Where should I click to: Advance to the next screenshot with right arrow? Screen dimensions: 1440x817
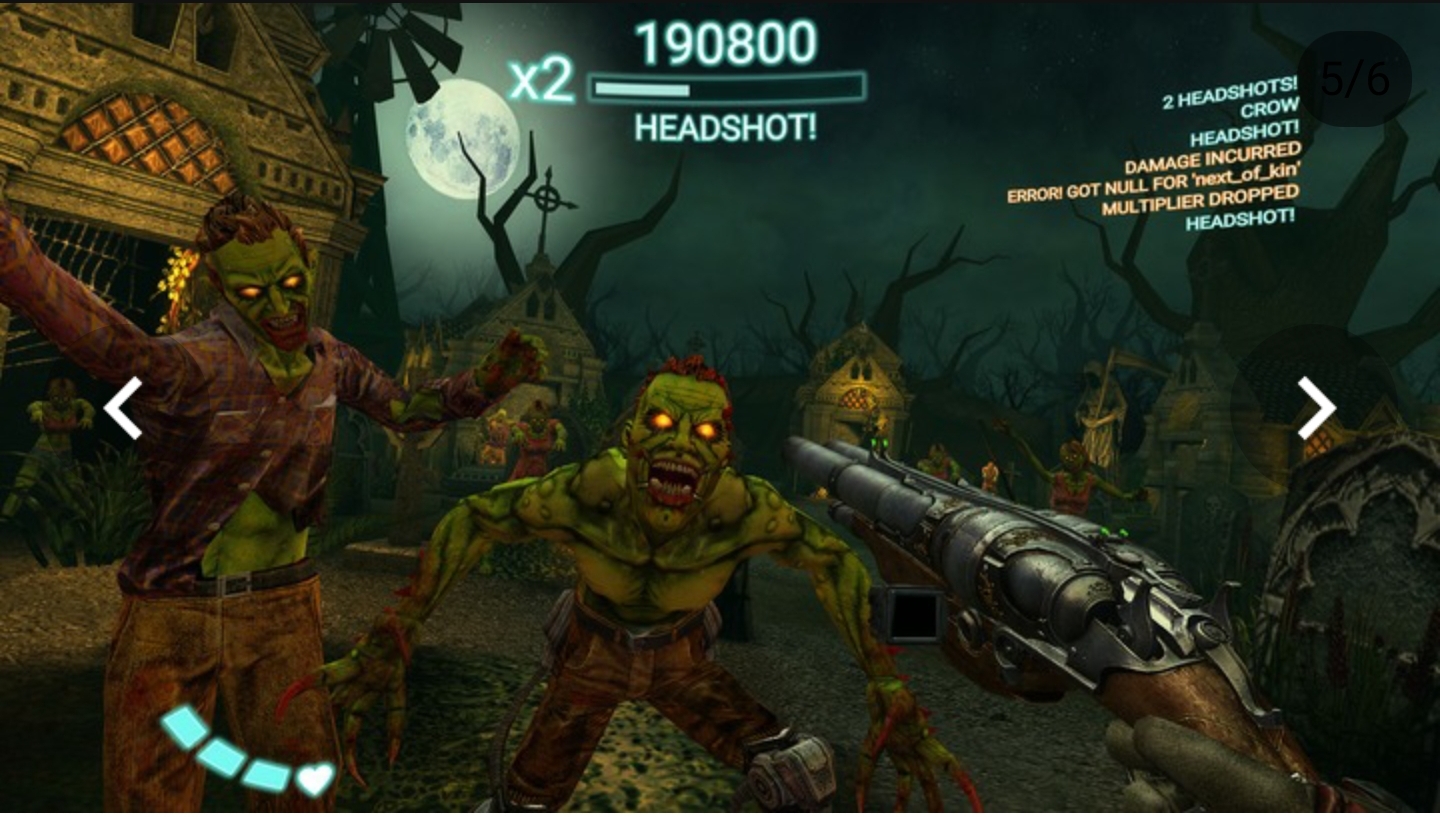pos(1316,408)
